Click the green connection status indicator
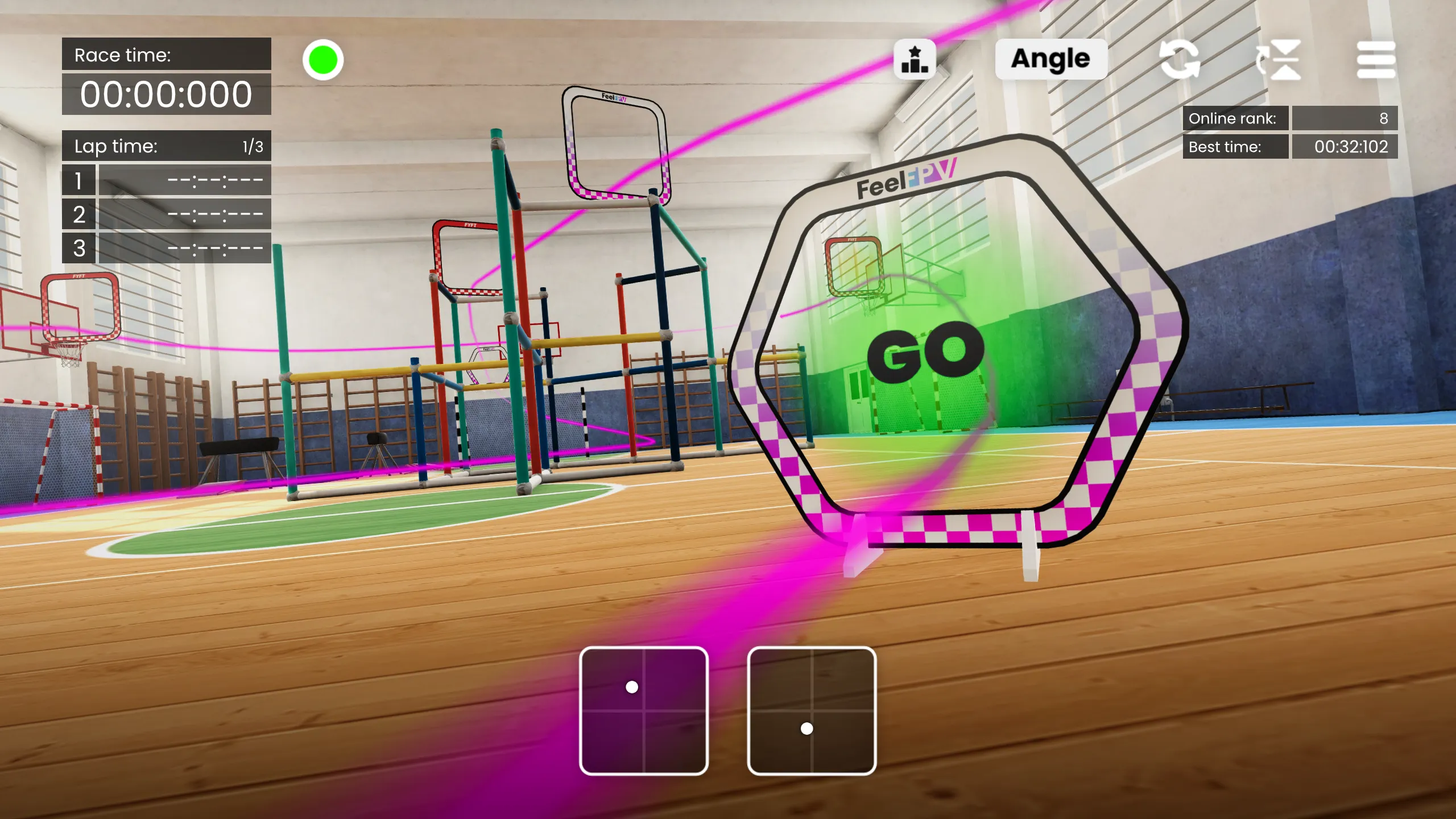The height and width of the screenshot is (819, 1456). tap(322, 59)
